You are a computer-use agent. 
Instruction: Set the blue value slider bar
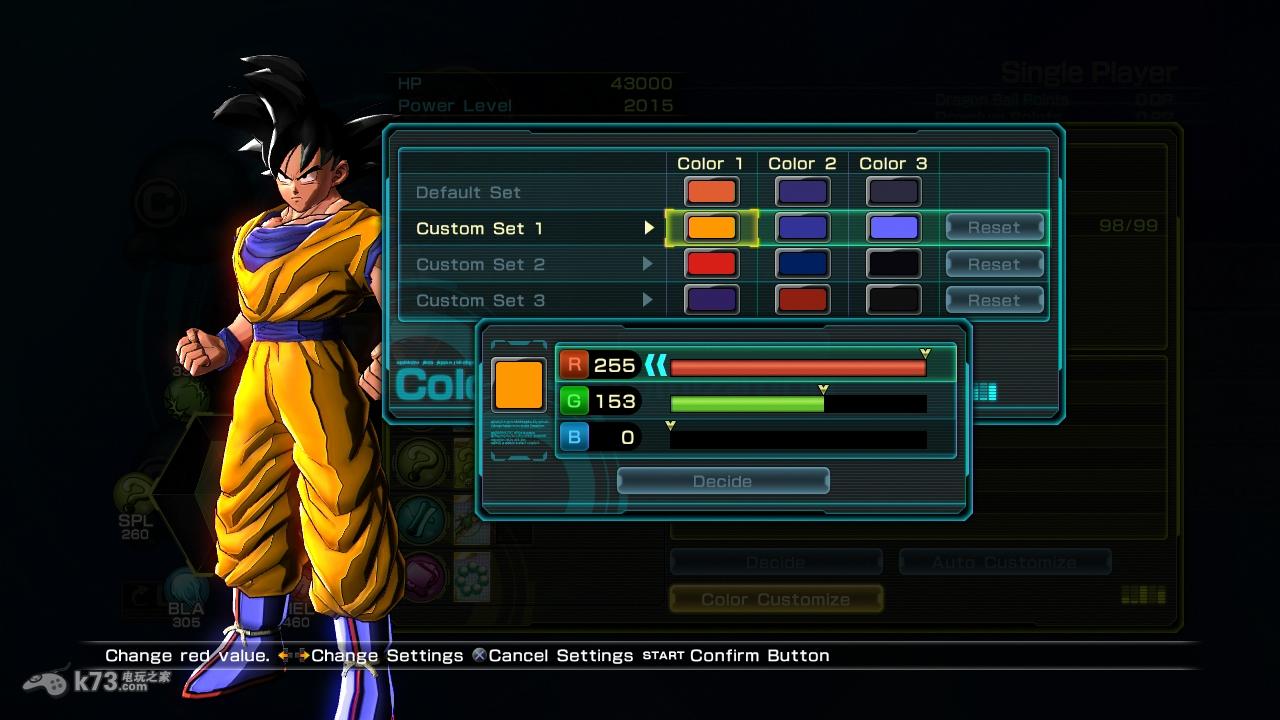coord(798,439)
